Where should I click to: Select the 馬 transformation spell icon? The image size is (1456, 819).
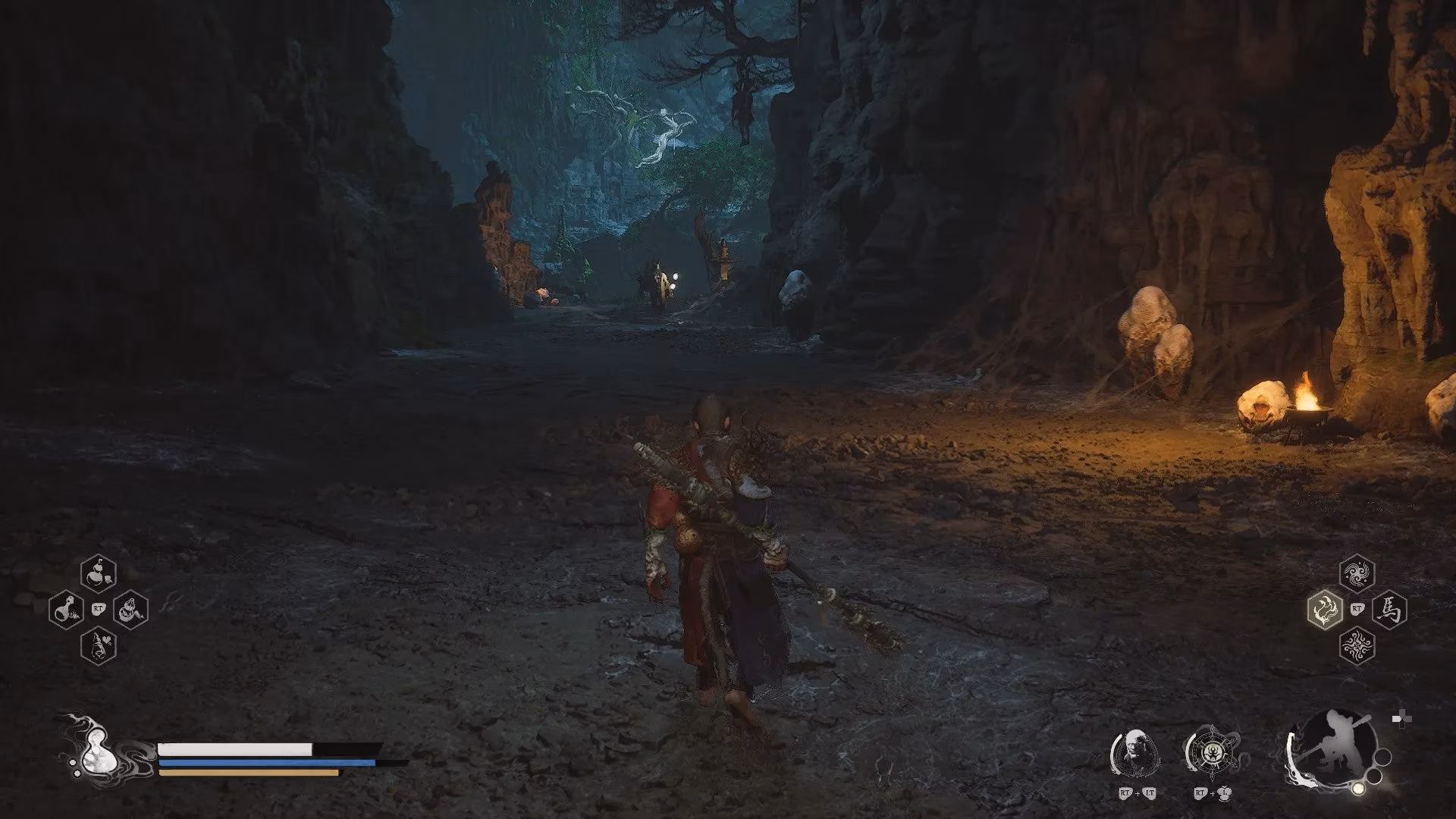1389,609
